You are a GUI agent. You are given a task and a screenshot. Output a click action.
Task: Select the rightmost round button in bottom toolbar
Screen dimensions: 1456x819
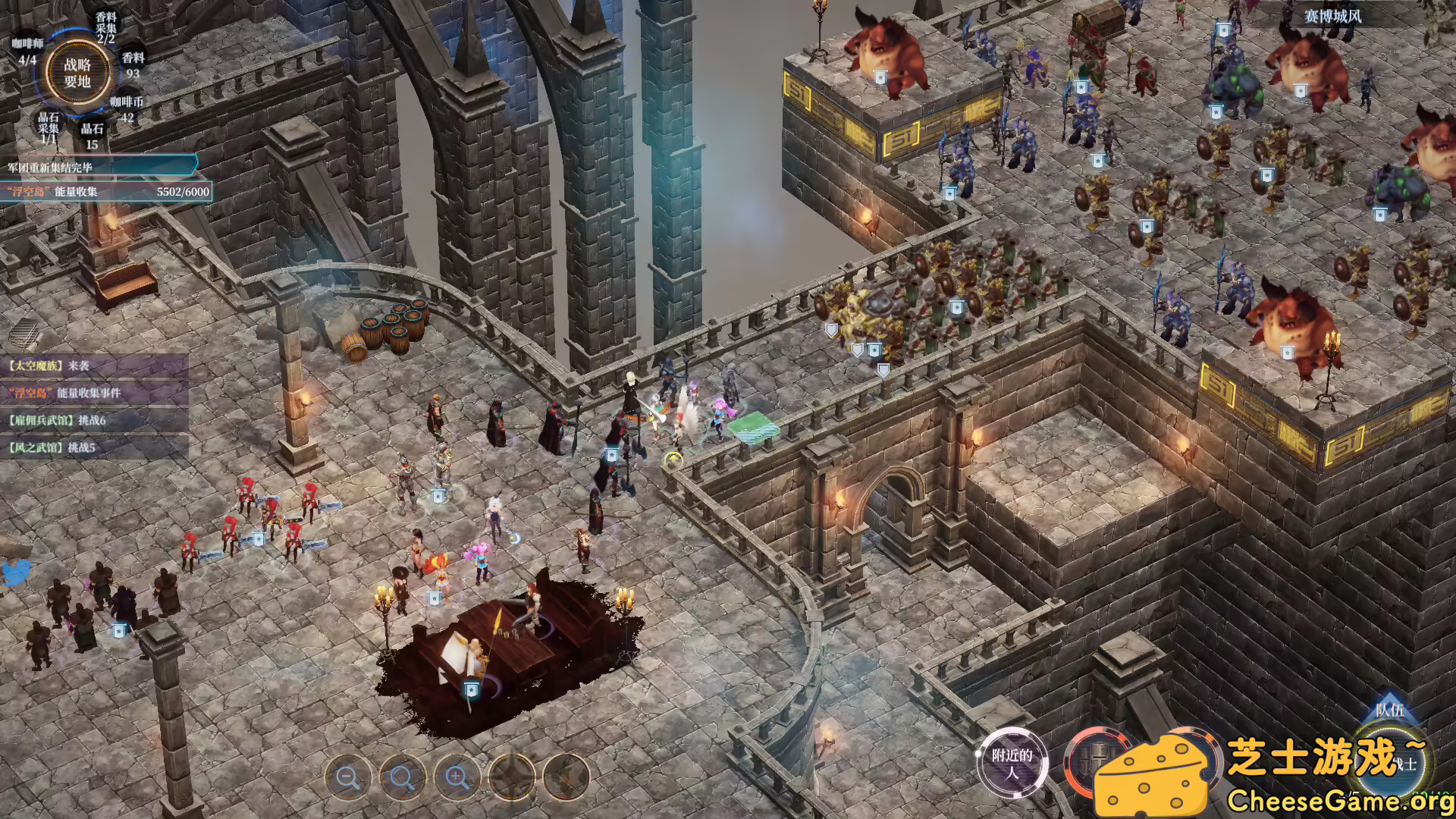[566, 777]
